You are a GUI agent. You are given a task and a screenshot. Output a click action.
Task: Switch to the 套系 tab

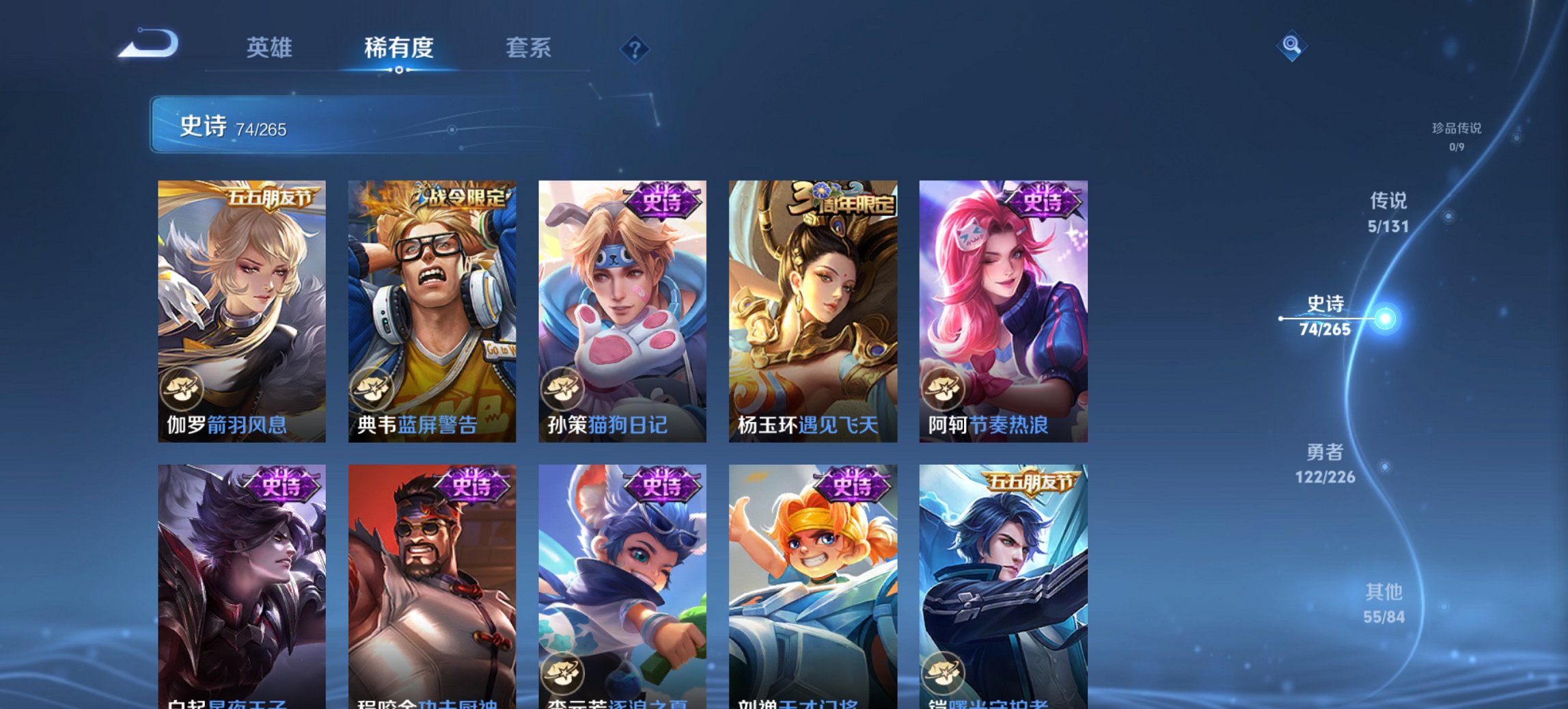[527, 48]
